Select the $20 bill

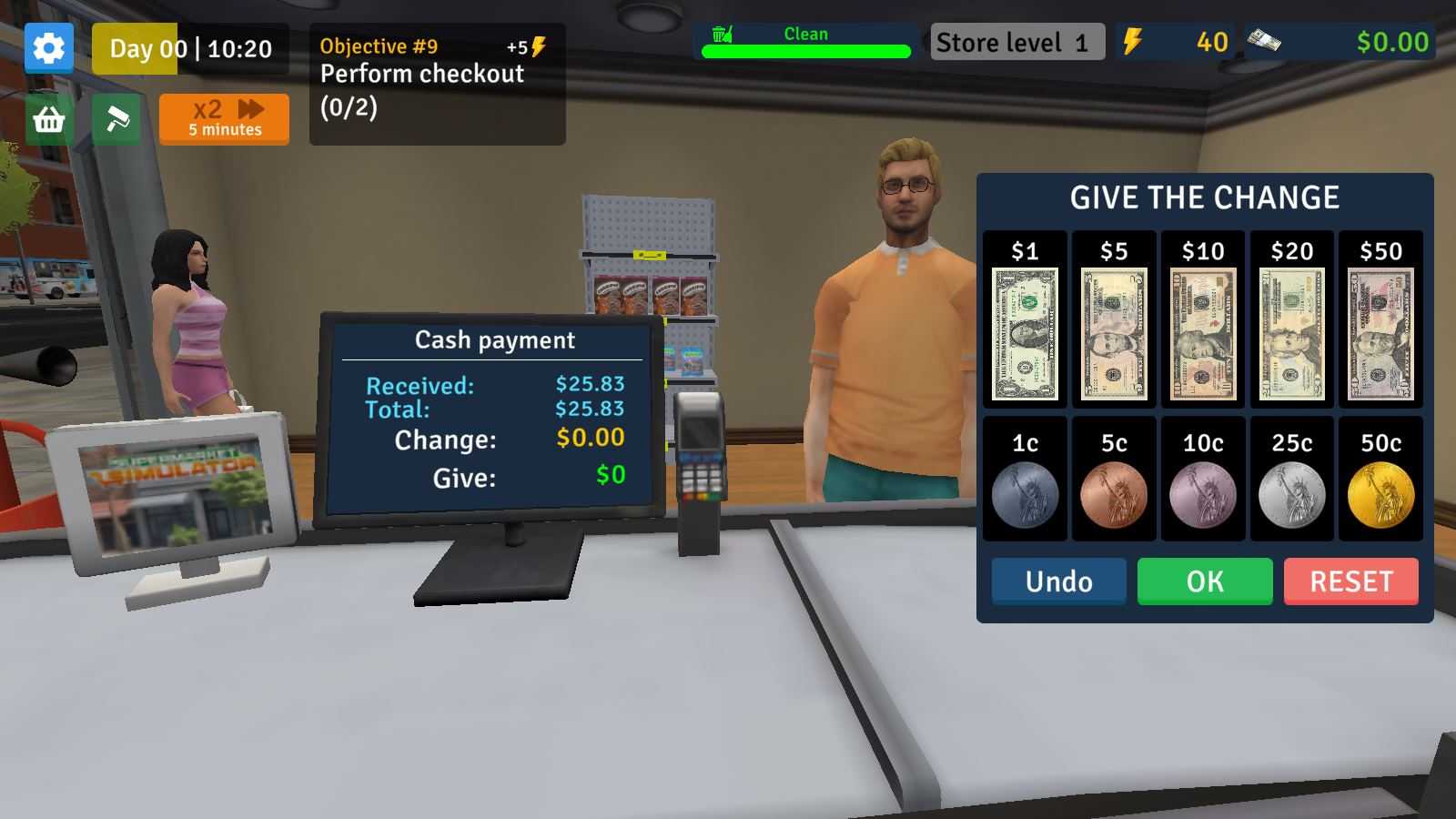coord(1291,333)
